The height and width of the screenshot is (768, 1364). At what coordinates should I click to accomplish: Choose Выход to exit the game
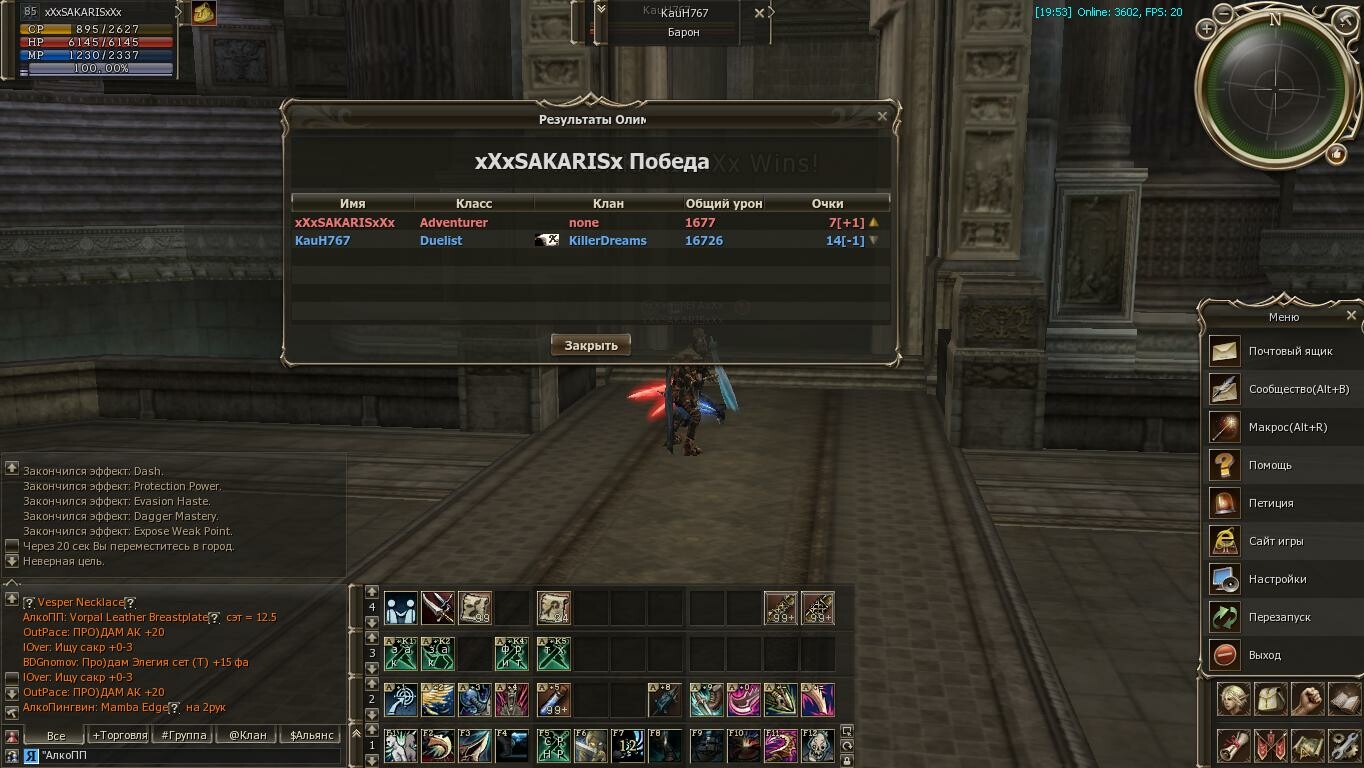tap(1264, 655)
